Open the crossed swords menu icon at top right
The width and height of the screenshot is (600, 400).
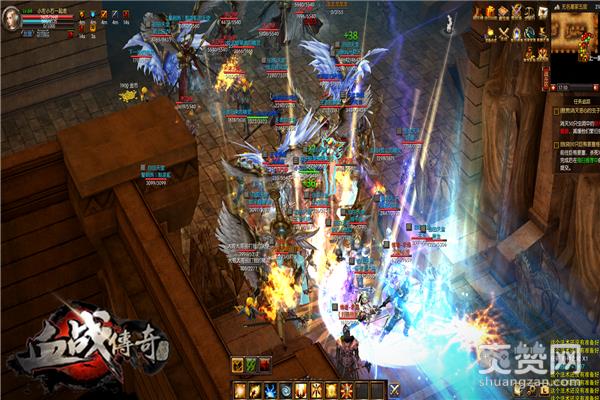(x=516, y=12)
